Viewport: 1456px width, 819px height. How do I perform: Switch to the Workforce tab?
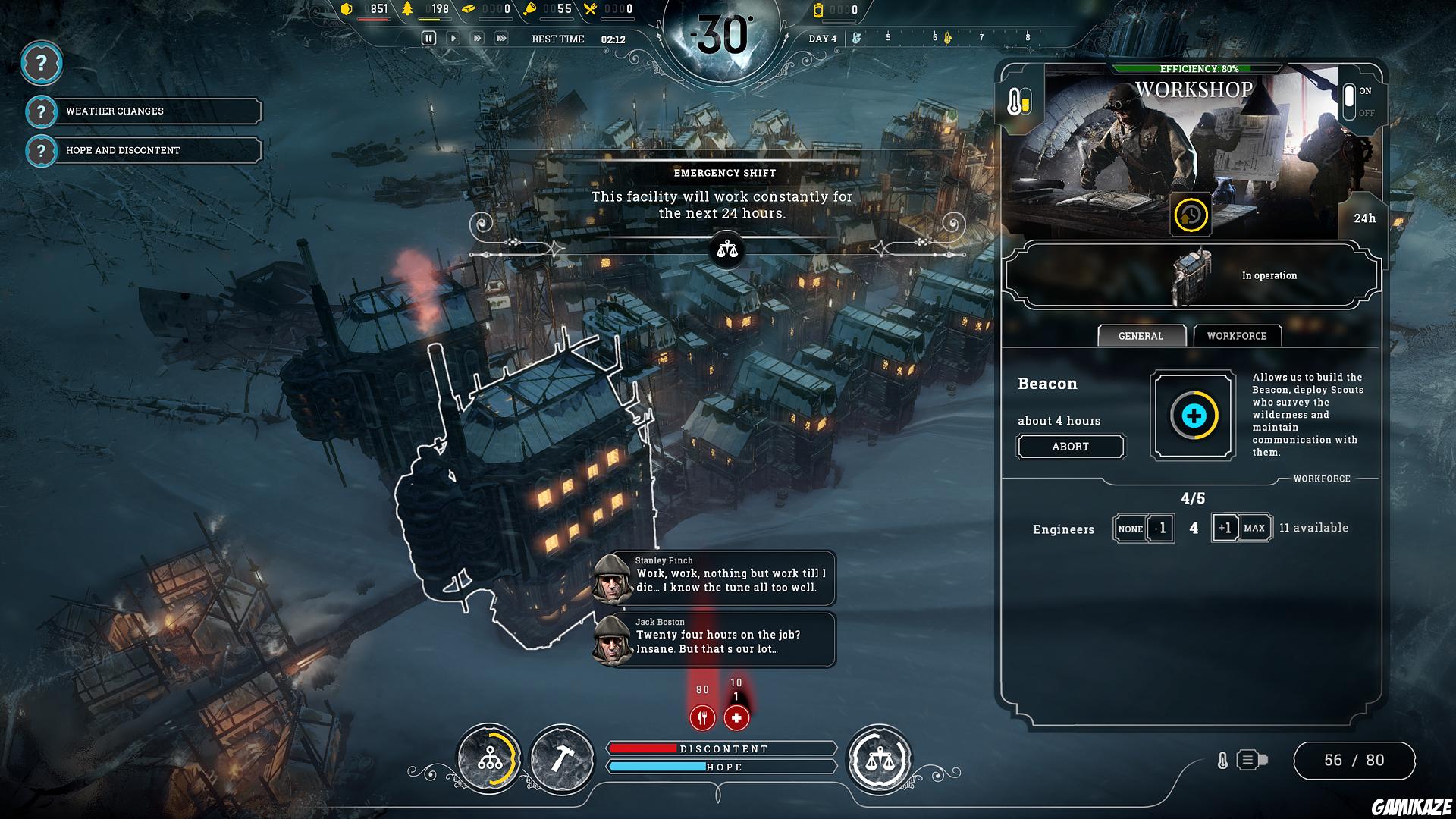[1238, 336]
